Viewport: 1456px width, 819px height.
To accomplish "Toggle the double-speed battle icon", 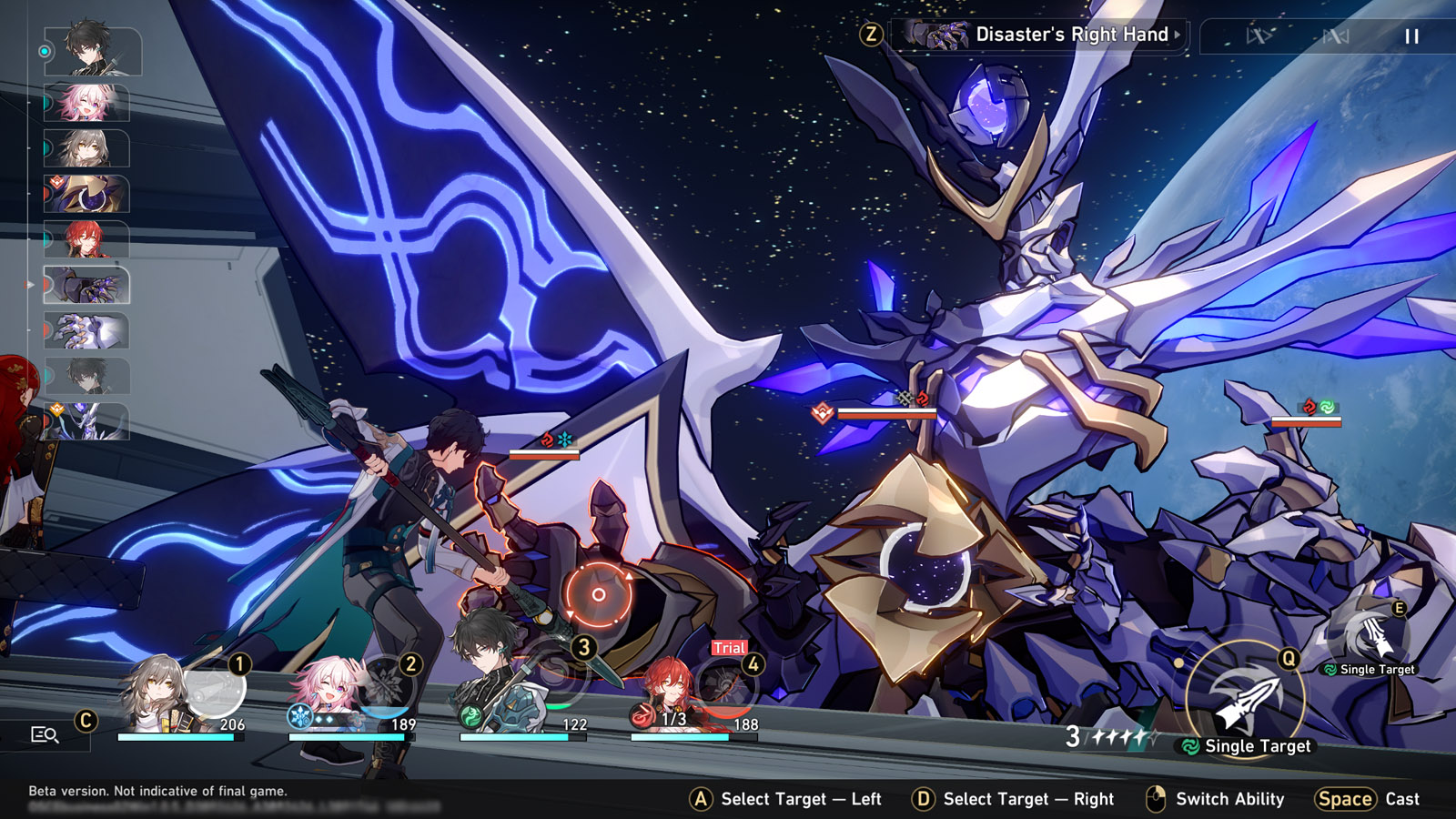I will [x=1259, y=36].
